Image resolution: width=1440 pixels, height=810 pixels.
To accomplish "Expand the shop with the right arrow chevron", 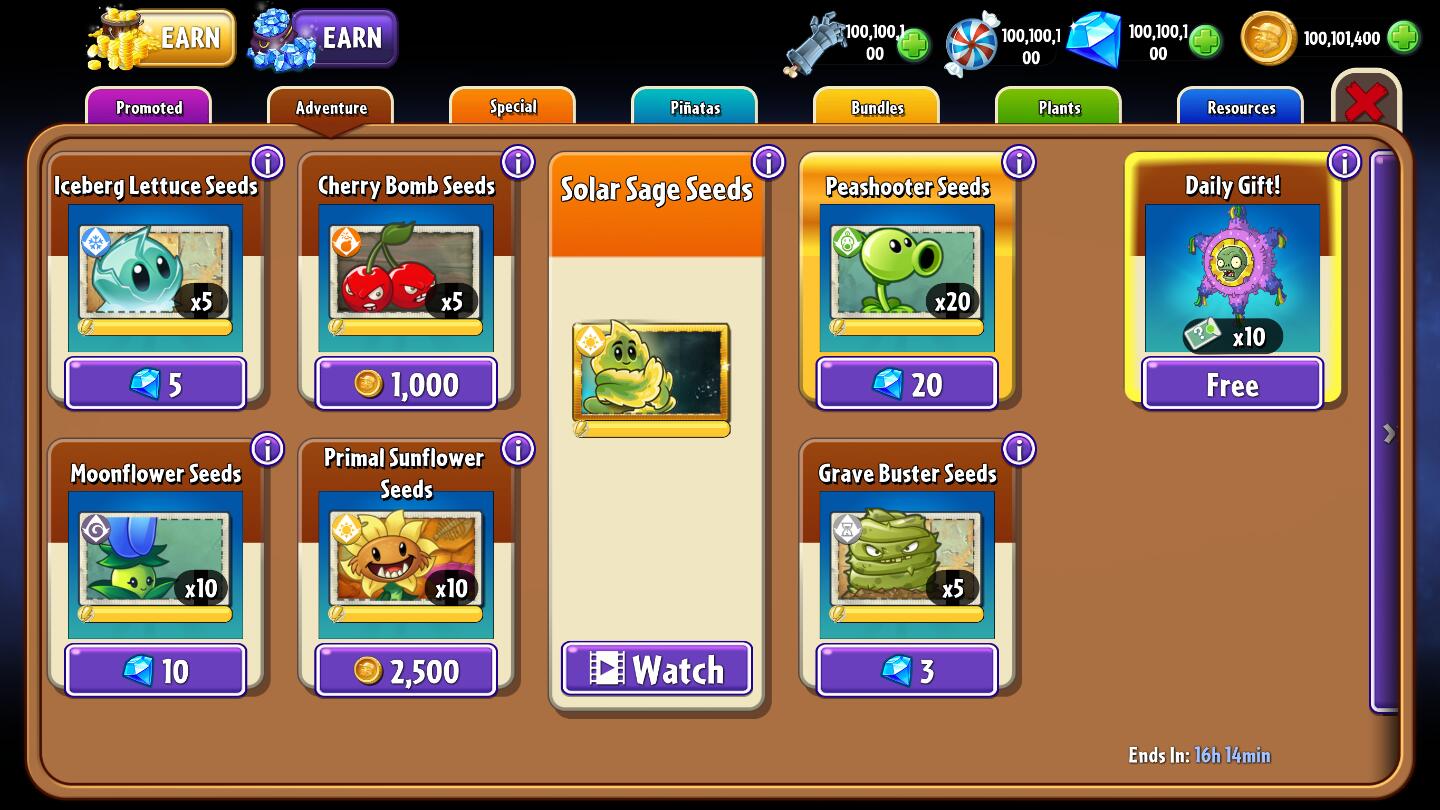I will point(1388,432).
